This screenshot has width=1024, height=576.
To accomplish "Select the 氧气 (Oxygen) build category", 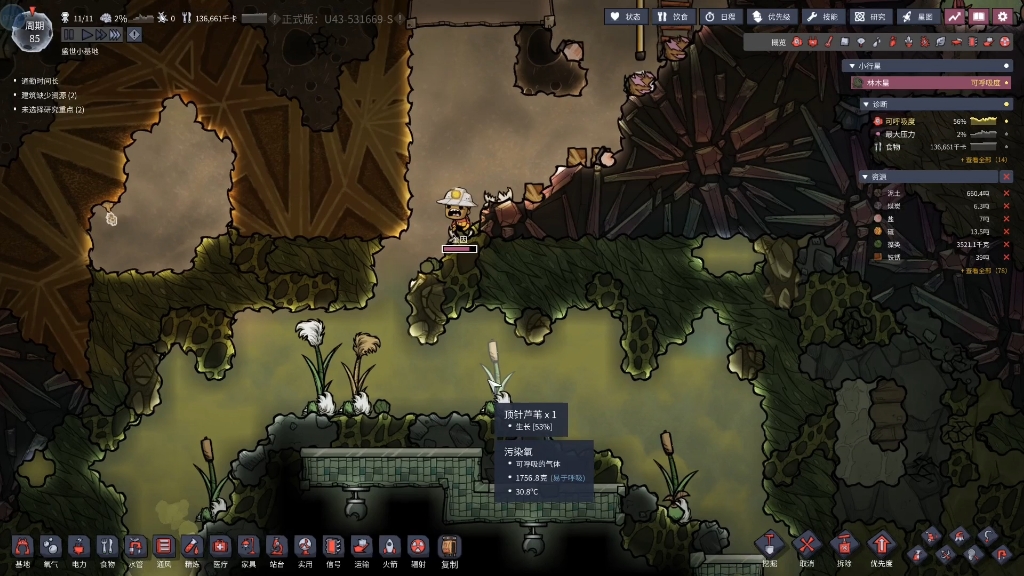I will pyautogui.click(x=50, y=548).
